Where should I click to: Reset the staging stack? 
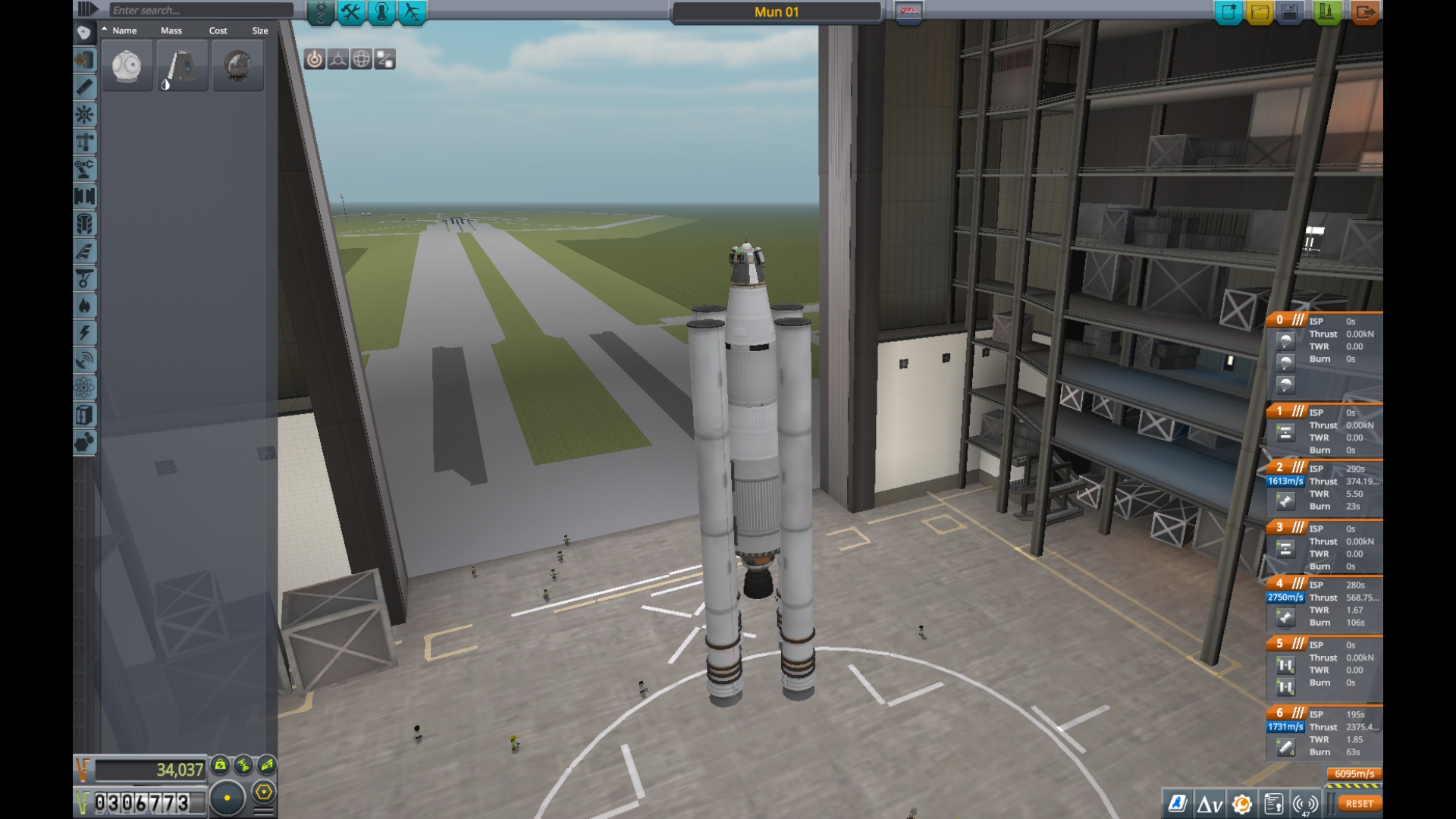click(x=1359, y=804)
